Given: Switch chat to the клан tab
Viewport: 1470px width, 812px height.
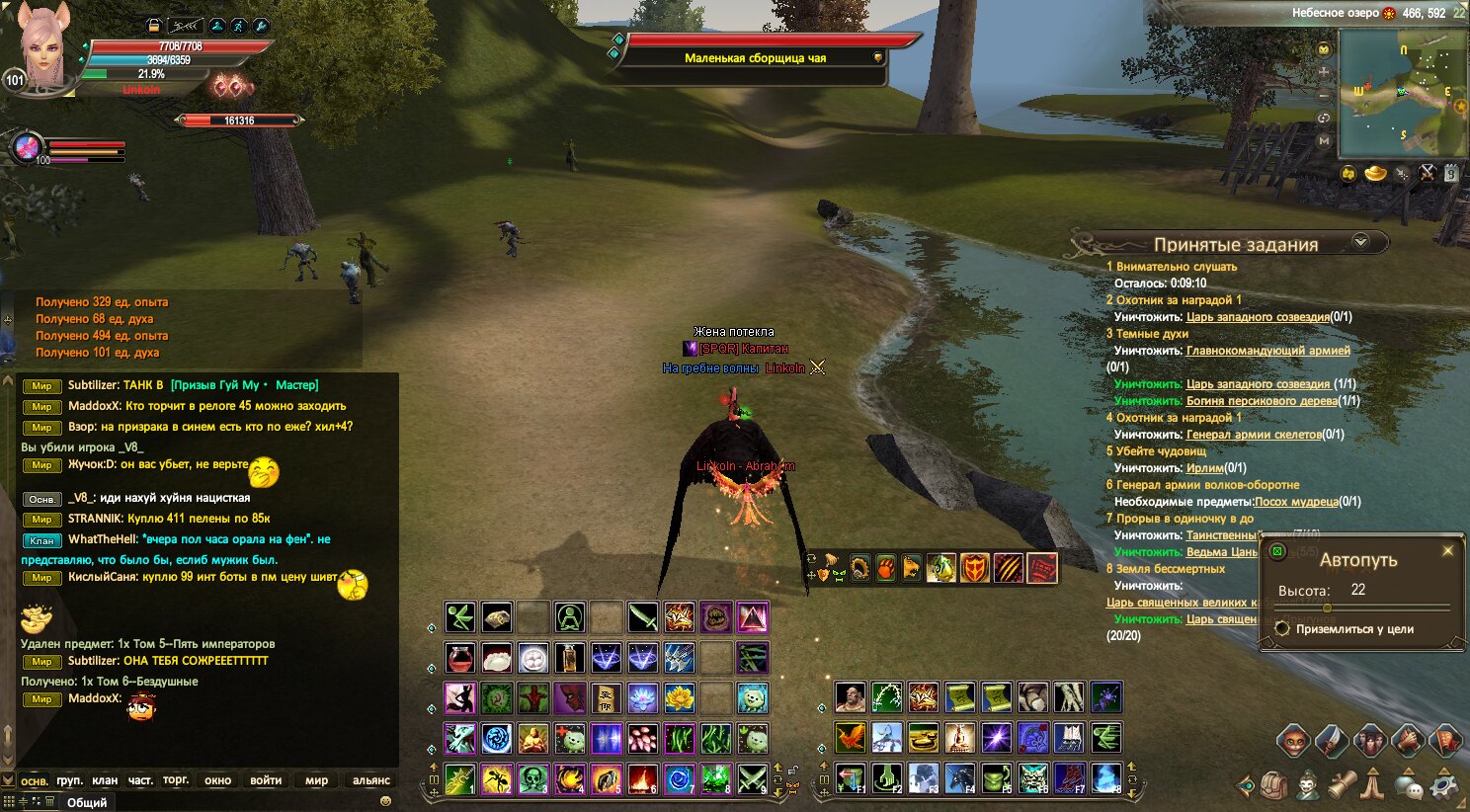Looking at the screenshot, I should click(x=105, y=780).
